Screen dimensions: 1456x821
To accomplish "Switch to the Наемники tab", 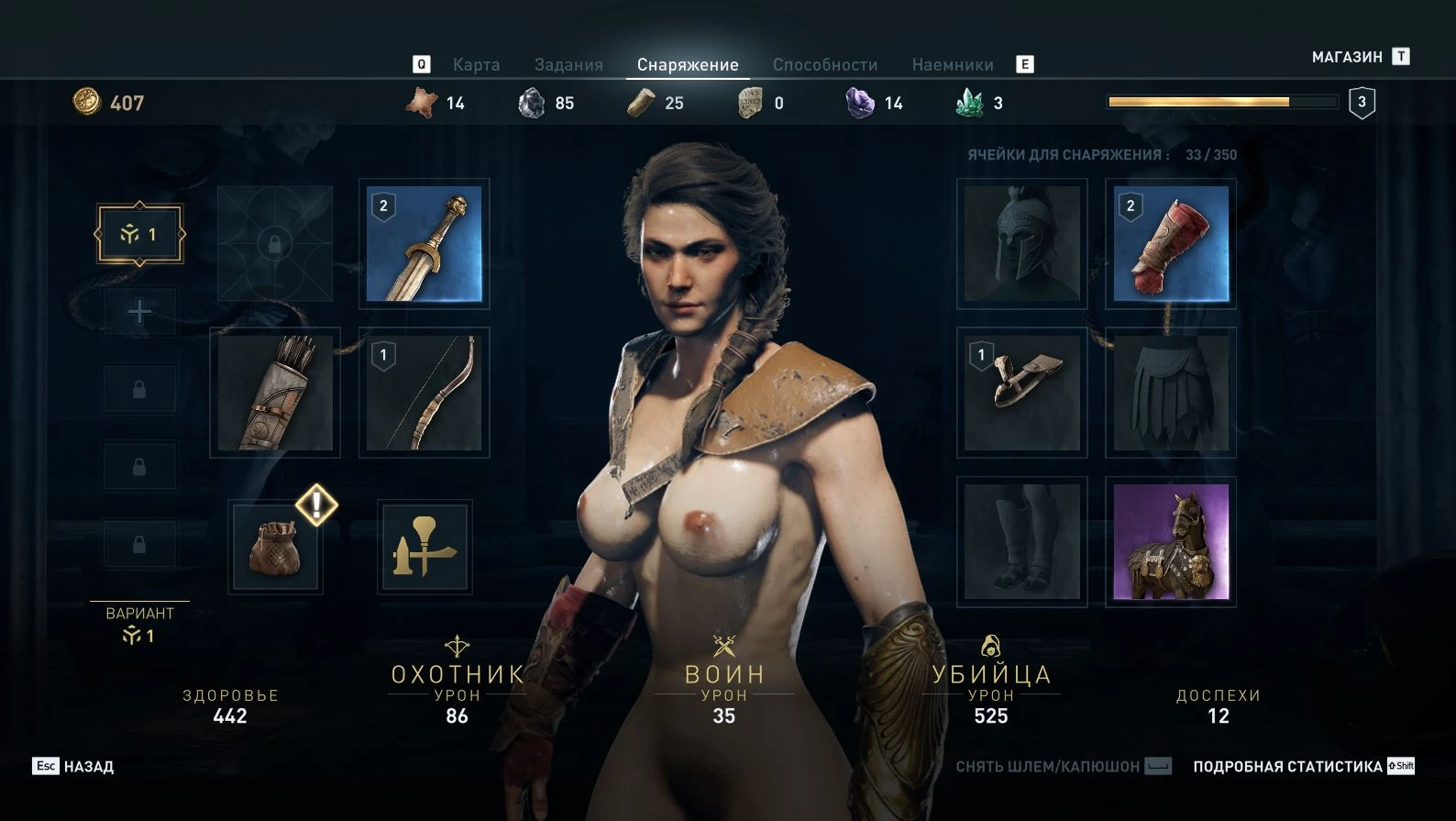I will [954, 64].
